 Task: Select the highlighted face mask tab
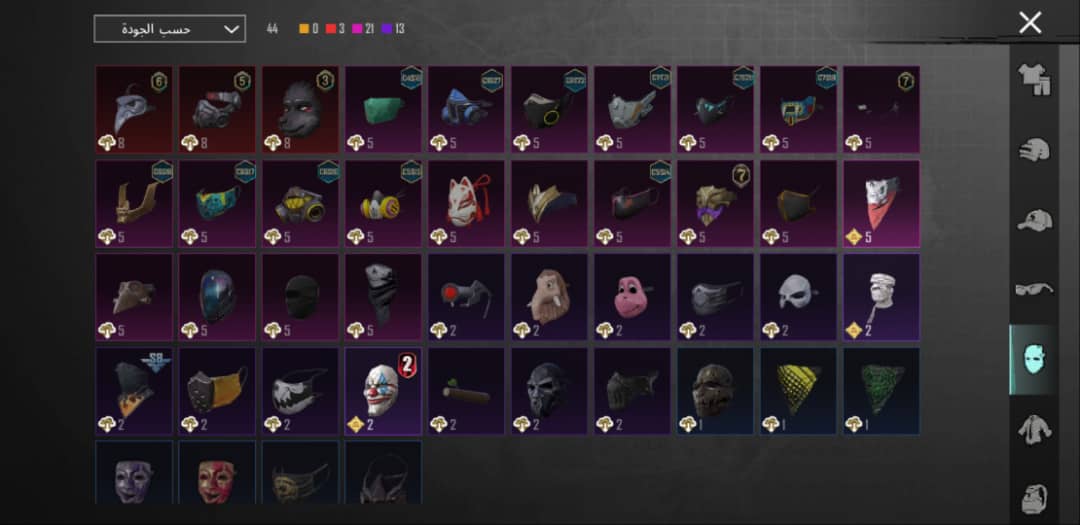(1033, 359)
